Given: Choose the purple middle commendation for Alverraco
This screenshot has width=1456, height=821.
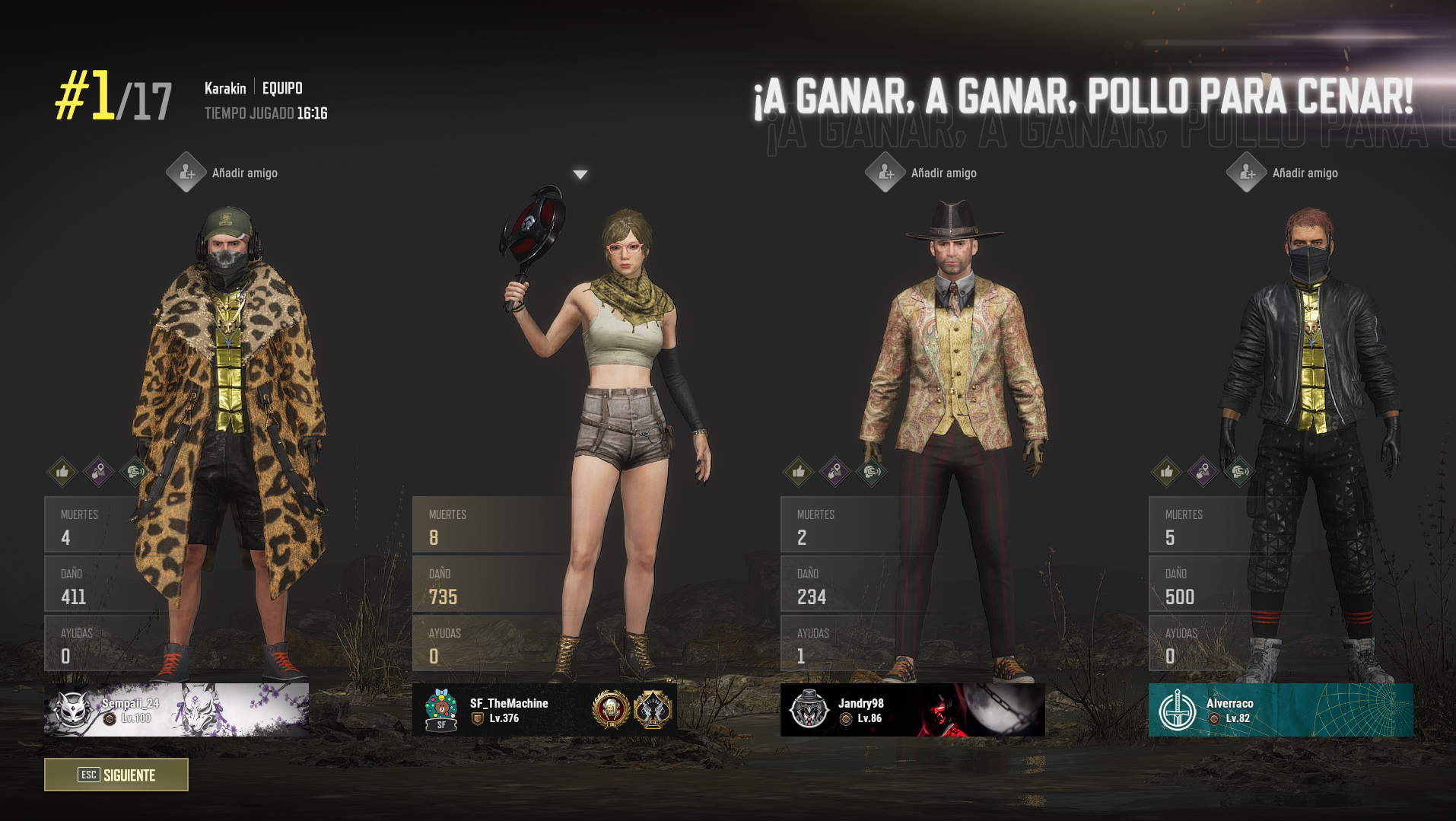Looking at the screenshot, I should 1203,472.
